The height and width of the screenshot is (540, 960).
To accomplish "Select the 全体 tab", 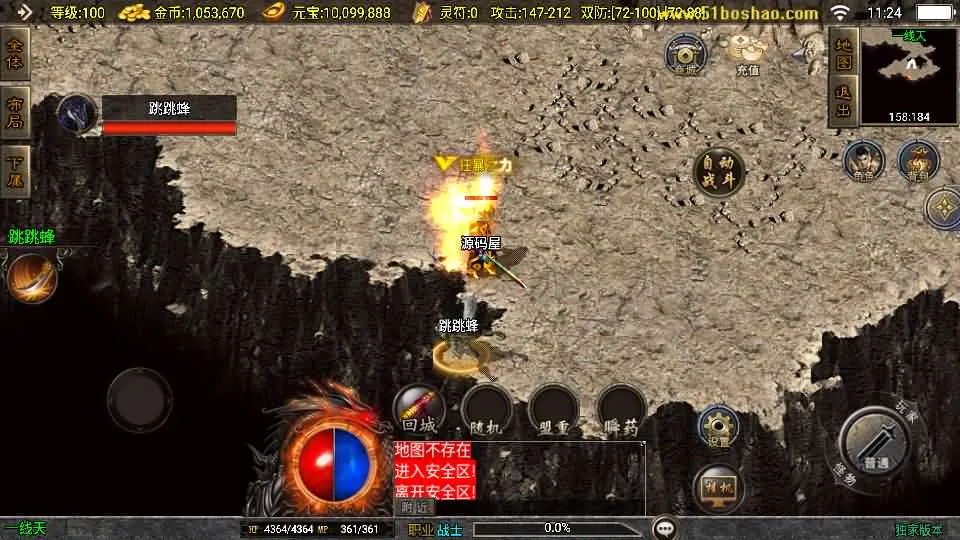I will 15,53.
